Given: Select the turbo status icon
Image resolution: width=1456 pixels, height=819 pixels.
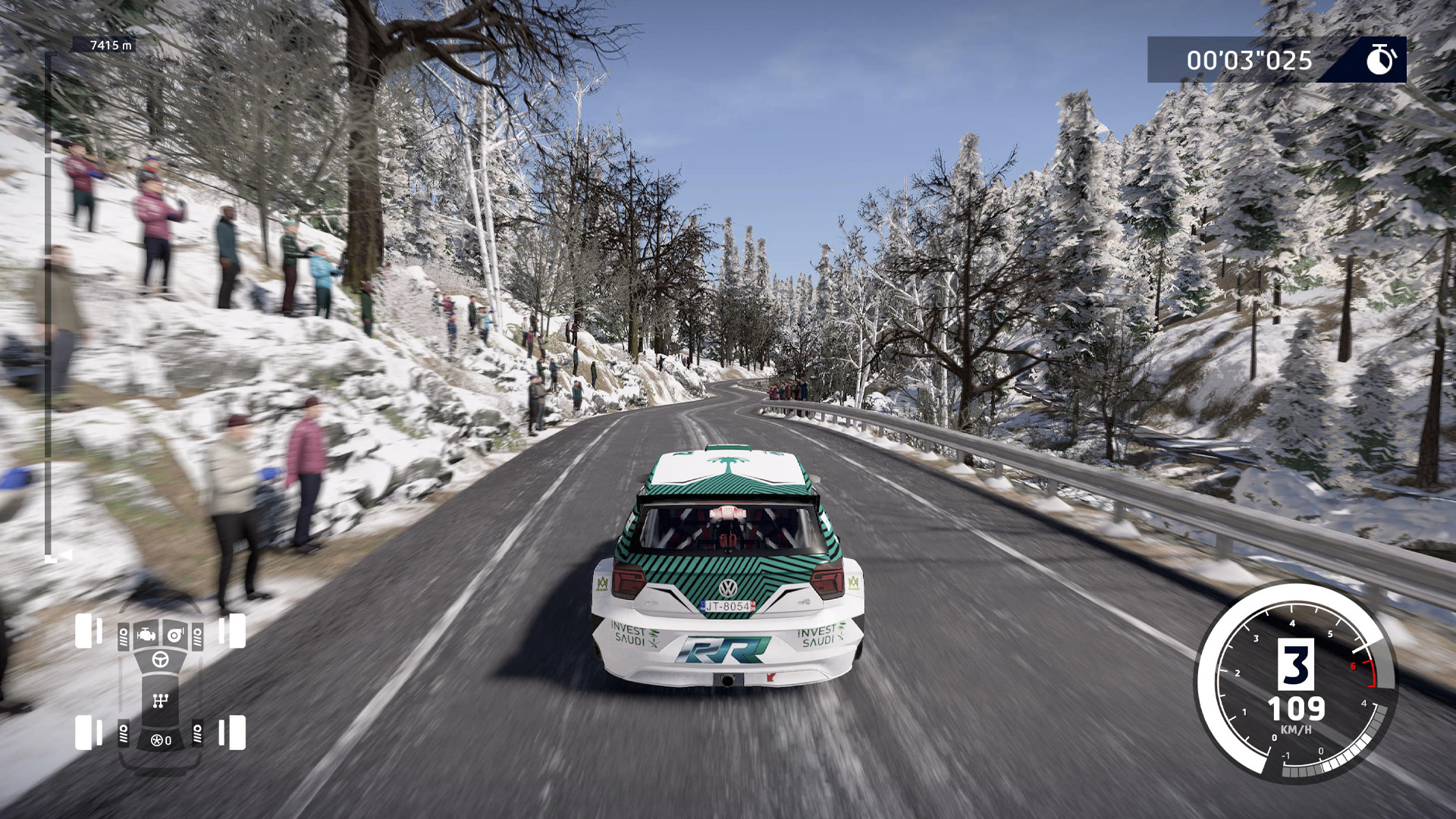Looking at the screenshot, I should [175, 635].
